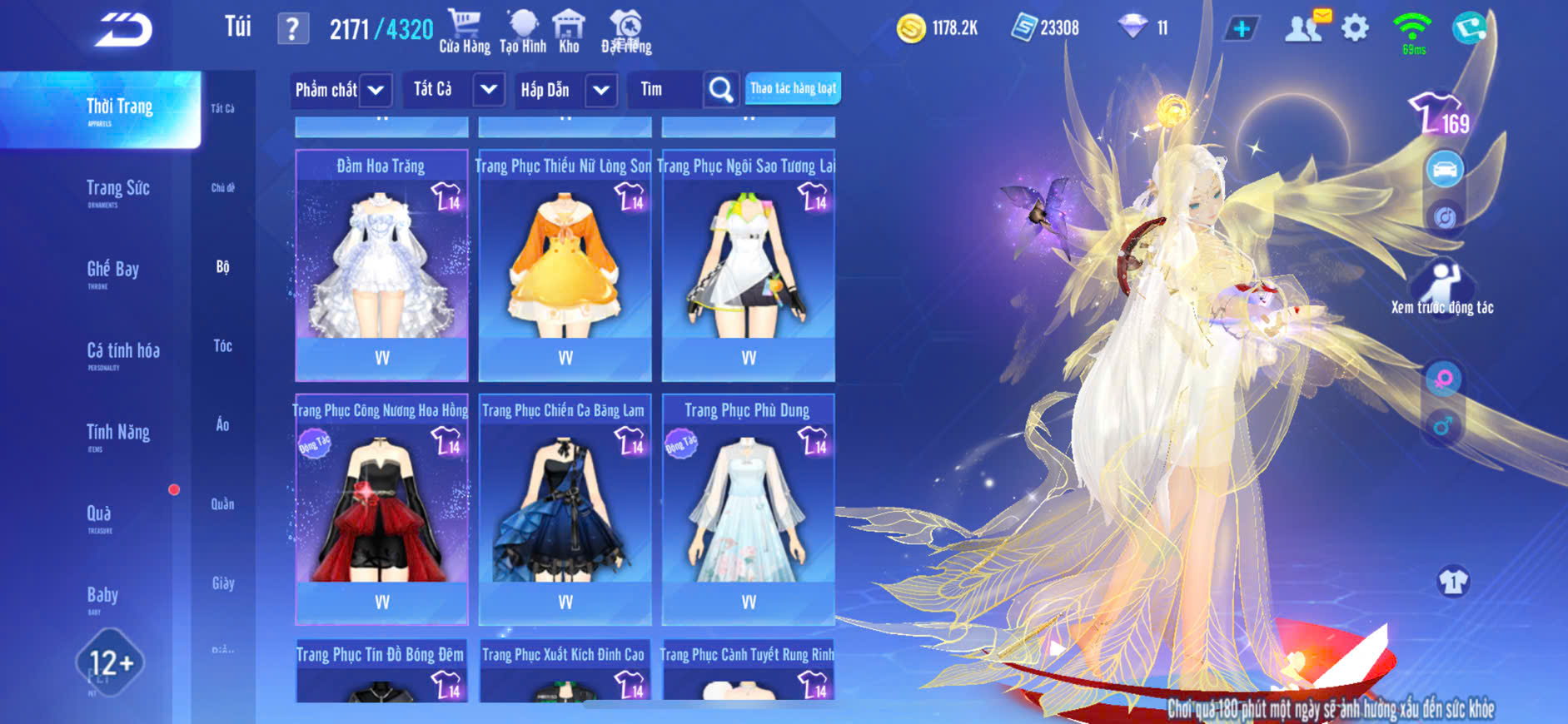
Task: Show Xem trước động tác preview
Action: [1442, 288]
